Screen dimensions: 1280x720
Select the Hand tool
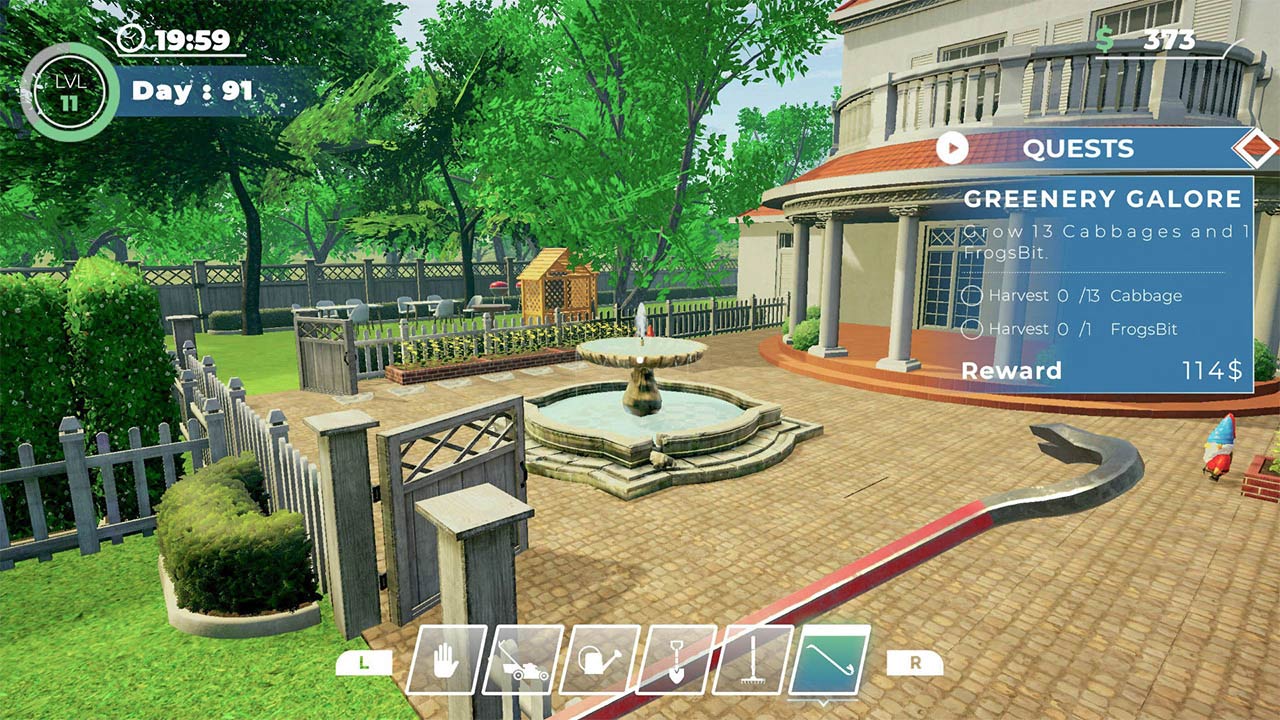[448, 660]
